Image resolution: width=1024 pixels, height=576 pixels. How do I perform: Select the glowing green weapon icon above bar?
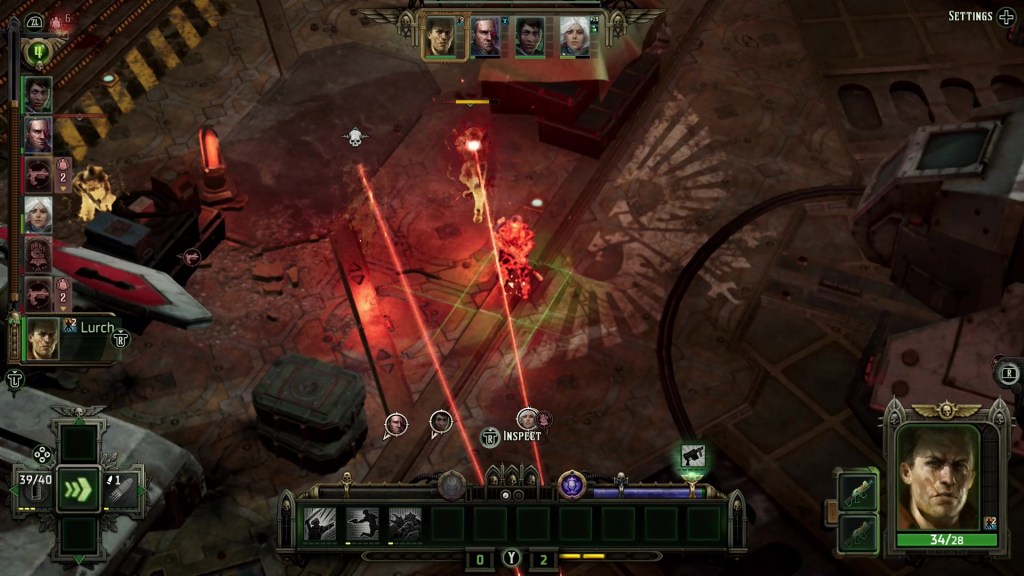click(693, 458)
